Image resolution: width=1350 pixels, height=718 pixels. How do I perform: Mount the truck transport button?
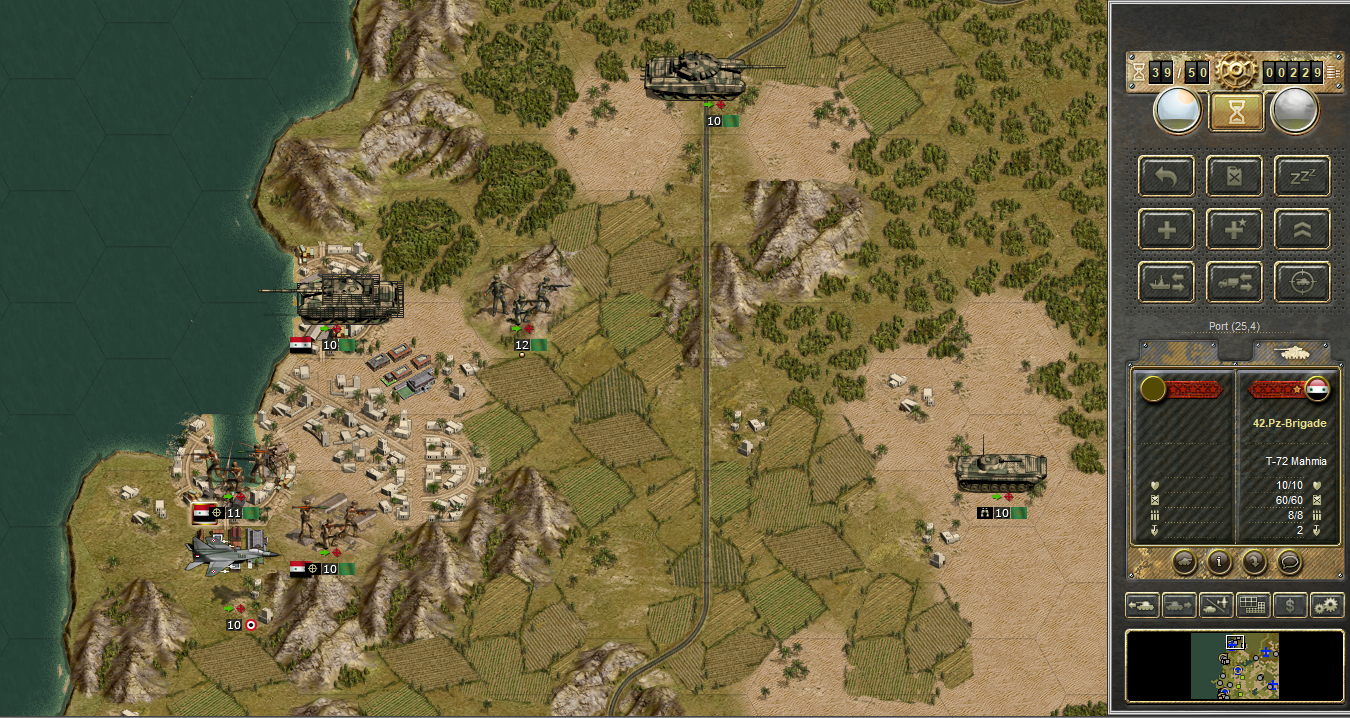coord(1234,283)
